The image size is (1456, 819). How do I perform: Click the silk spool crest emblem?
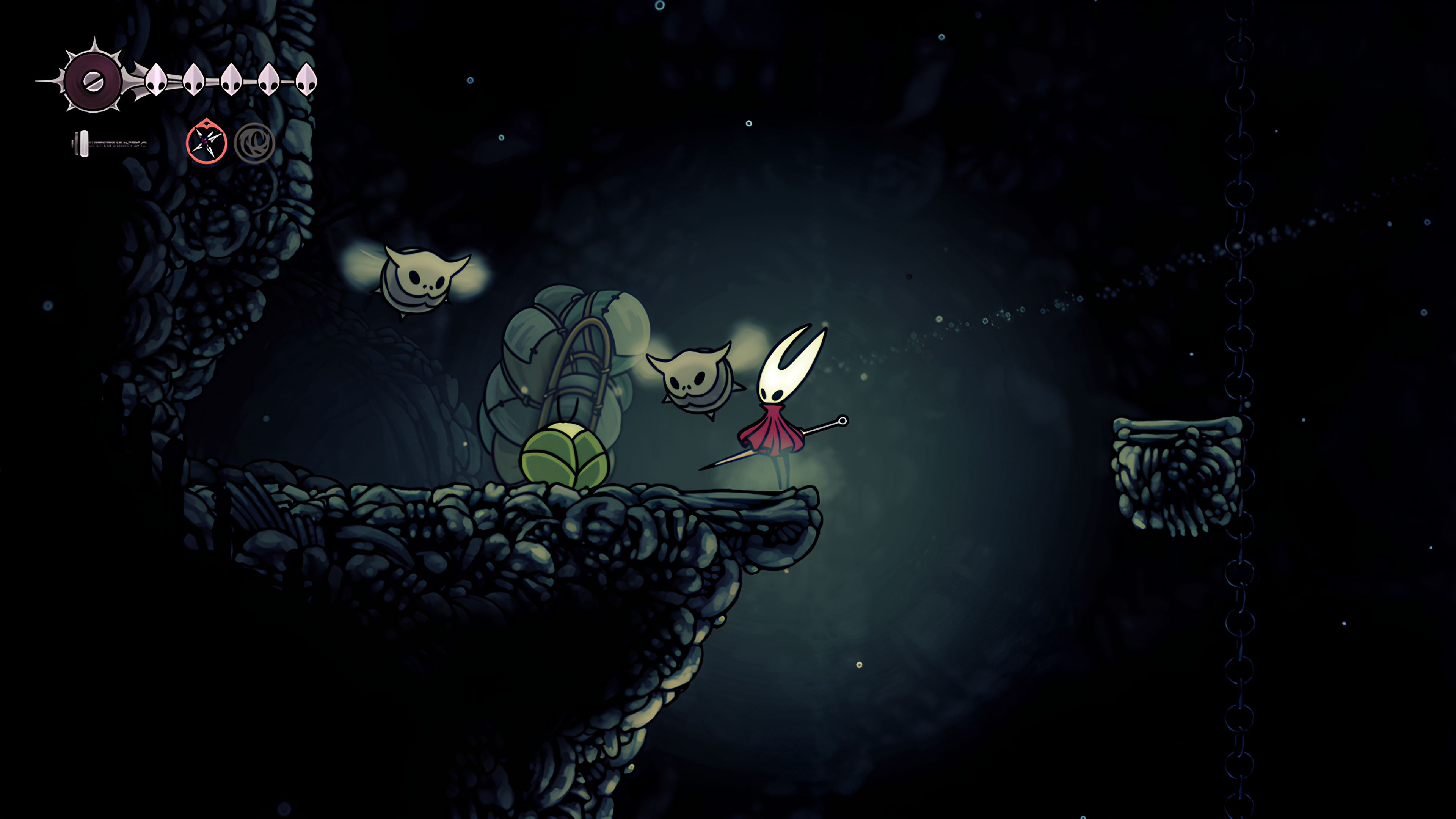click(93, 81)
